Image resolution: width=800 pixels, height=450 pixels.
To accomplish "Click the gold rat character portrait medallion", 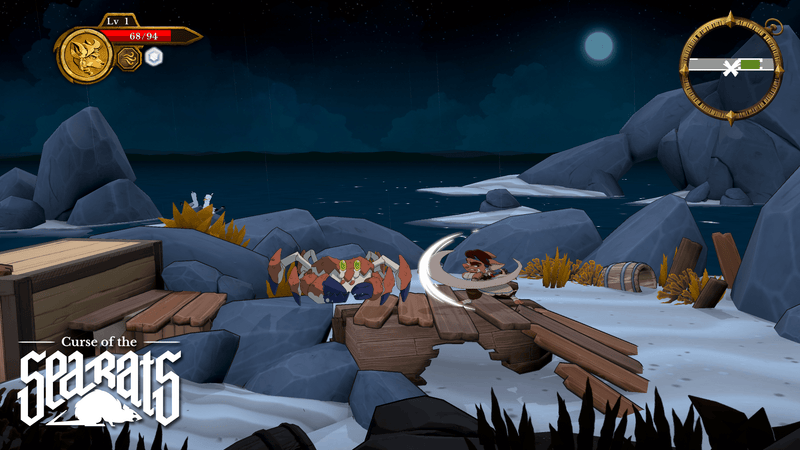I will pyautogui.click(x=85, y=55).
